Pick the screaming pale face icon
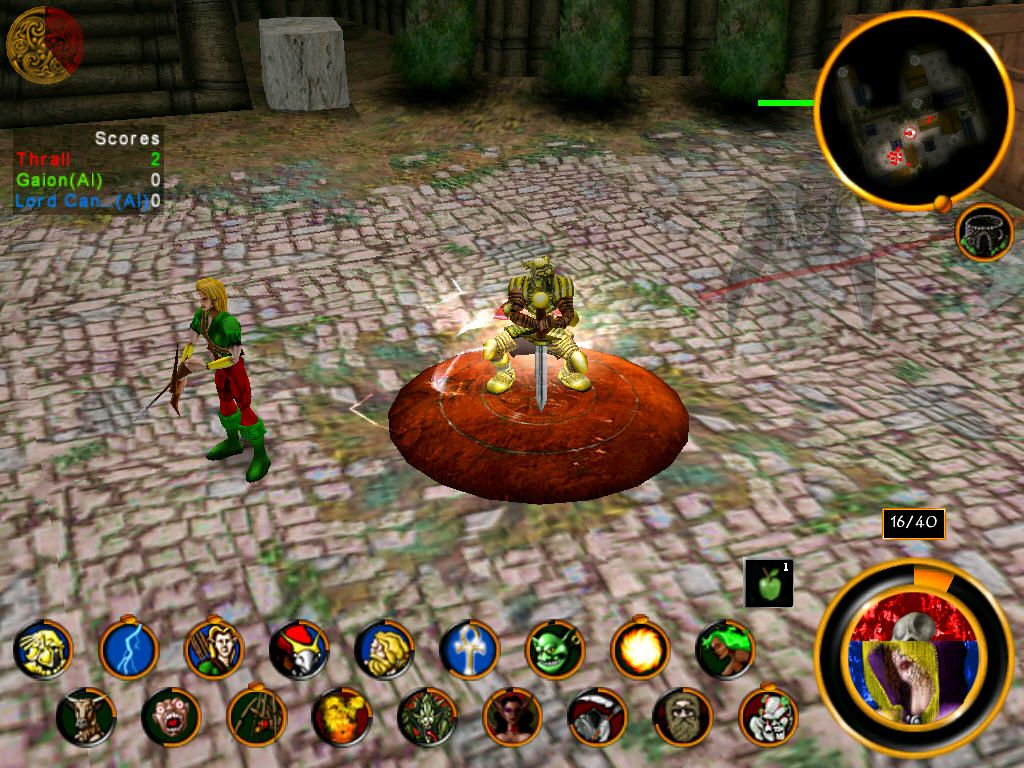Viewport: 1024px width, 768px height. coord(170,716)
